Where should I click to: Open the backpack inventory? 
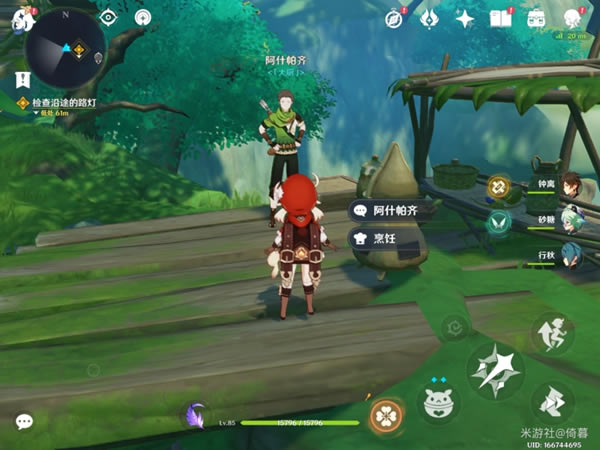coord(536,18)
